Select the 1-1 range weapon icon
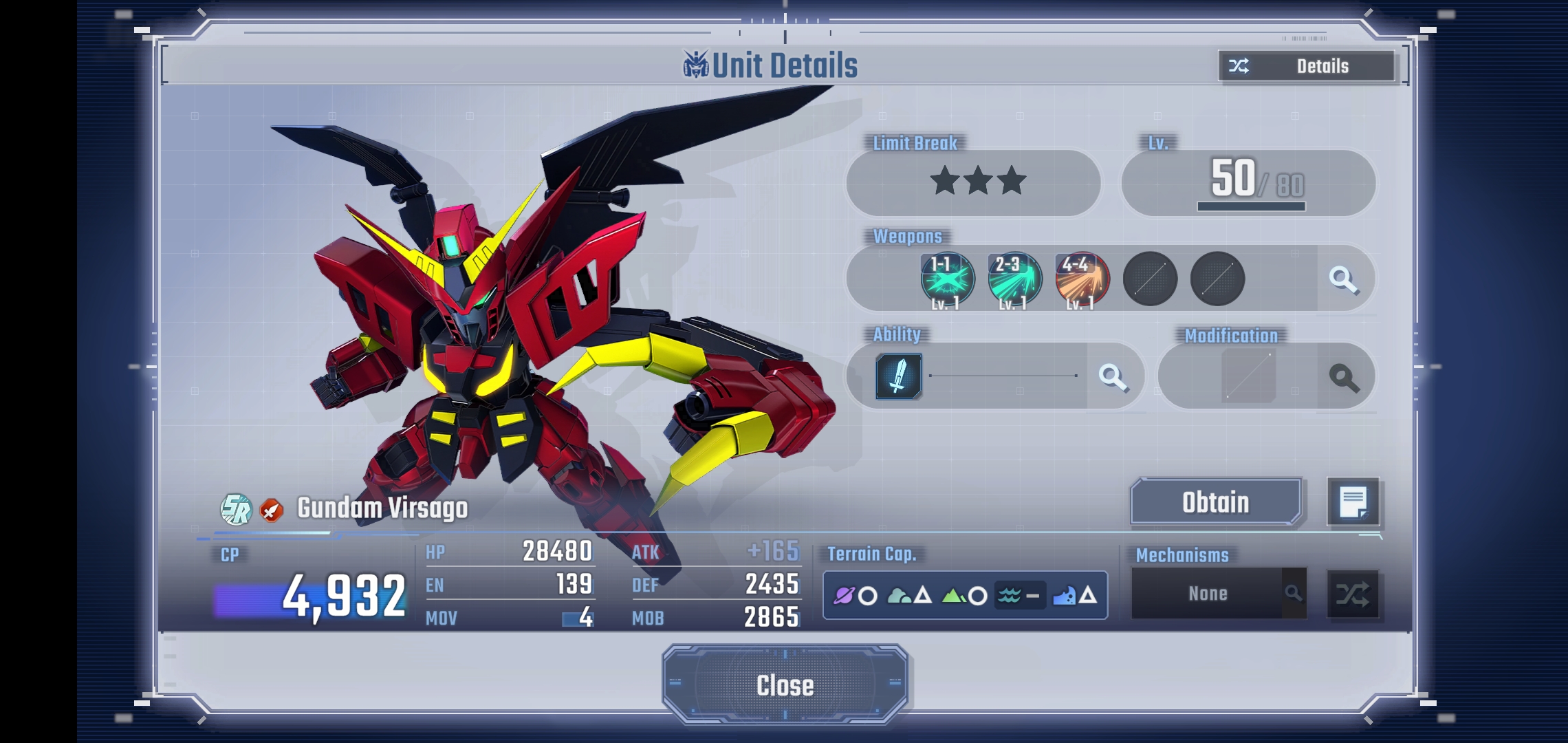Viewport: 1568px width, 743px height. pyautogui.click(x=947, y=279)
